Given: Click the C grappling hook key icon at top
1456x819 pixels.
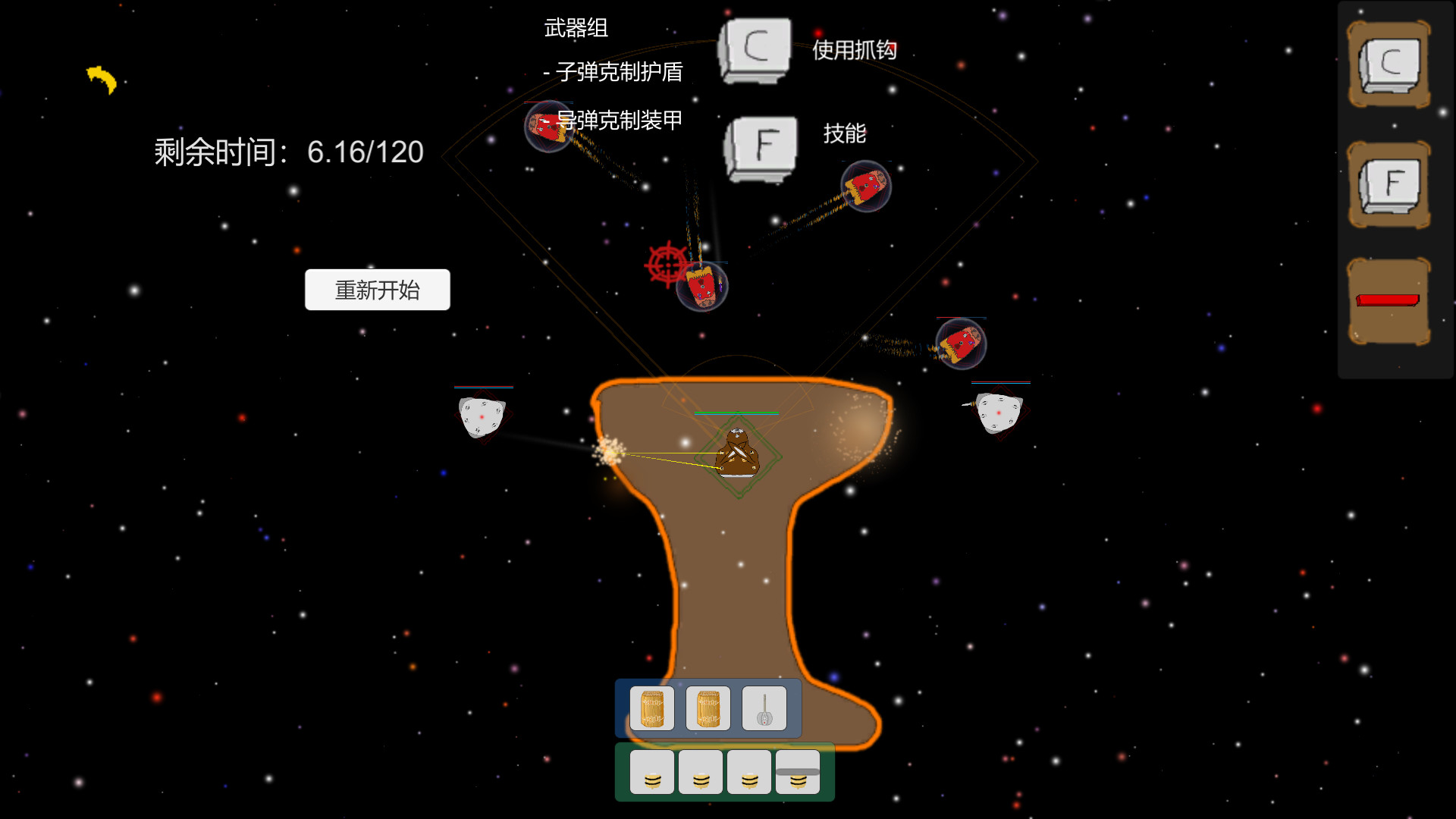Looking at the screenshot, I should point(755,49).
